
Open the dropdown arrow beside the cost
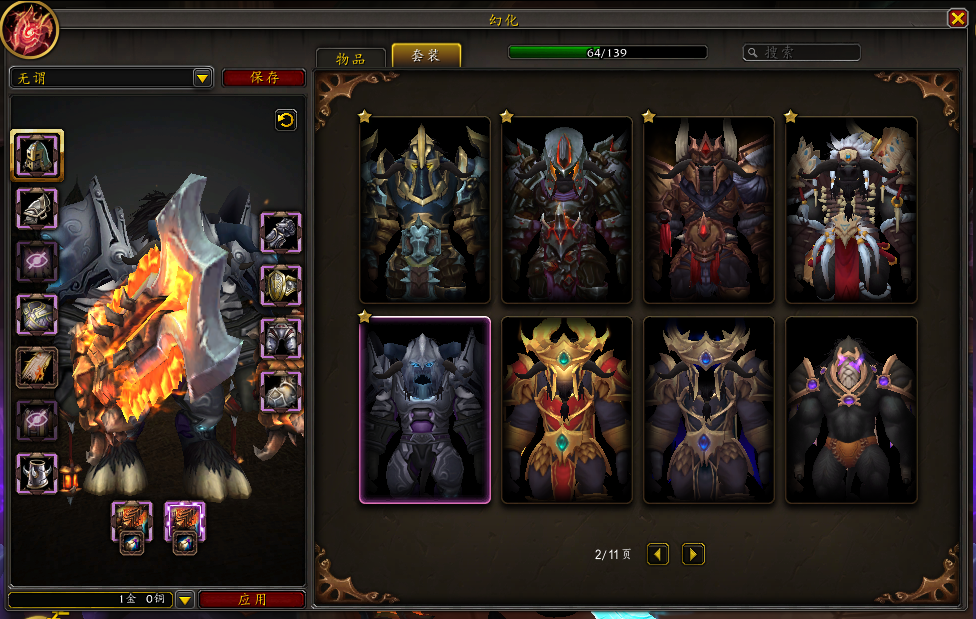[185, 600]
